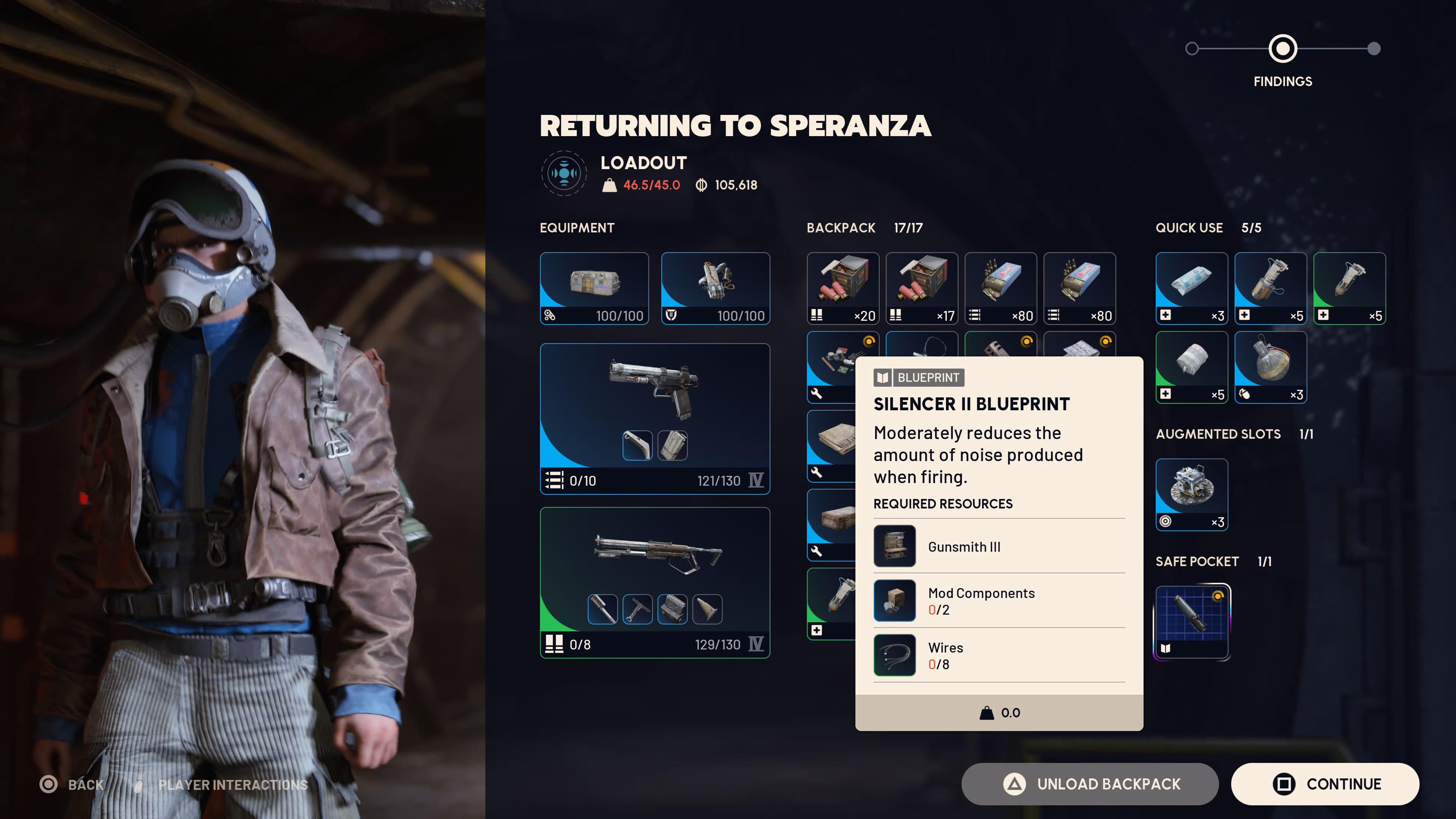The image size is (1456, 819).
Task: Select the shield equipment slot
Action: pos(715,288)
